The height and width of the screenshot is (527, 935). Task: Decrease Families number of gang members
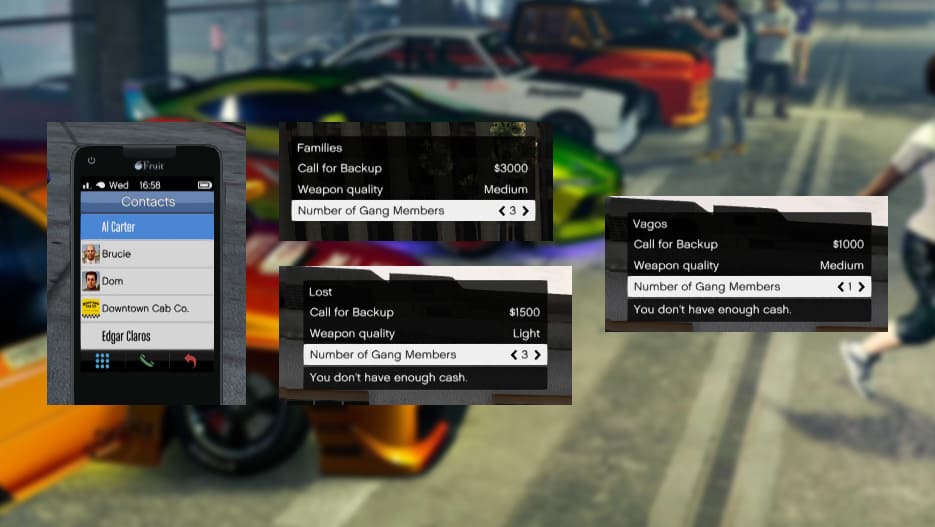[x=502, y=211]
